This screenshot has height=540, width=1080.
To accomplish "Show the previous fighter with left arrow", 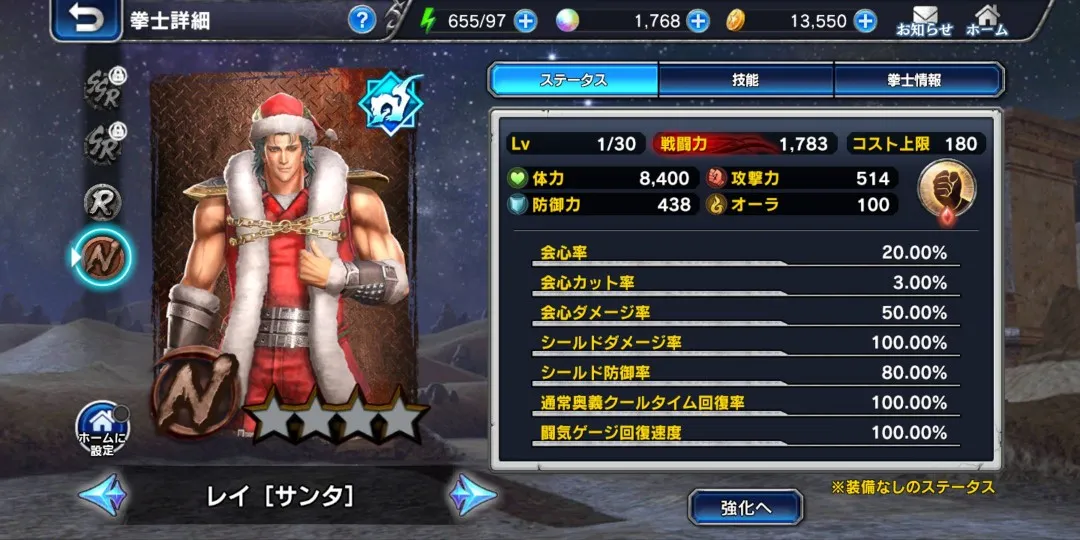I will [x=103, y=494].
